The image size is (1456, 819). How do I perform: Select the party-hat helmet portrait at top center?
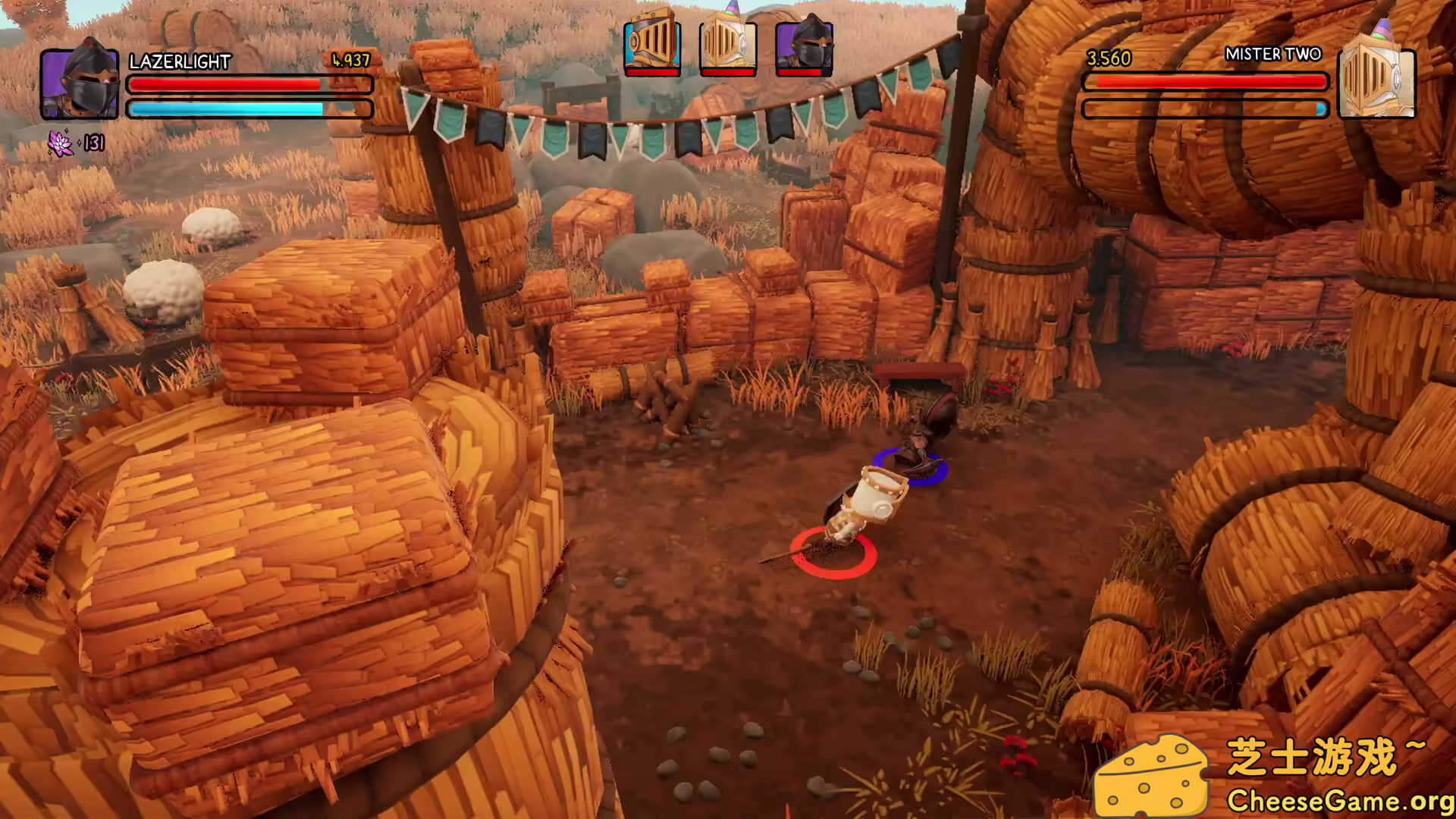point(727,44)
